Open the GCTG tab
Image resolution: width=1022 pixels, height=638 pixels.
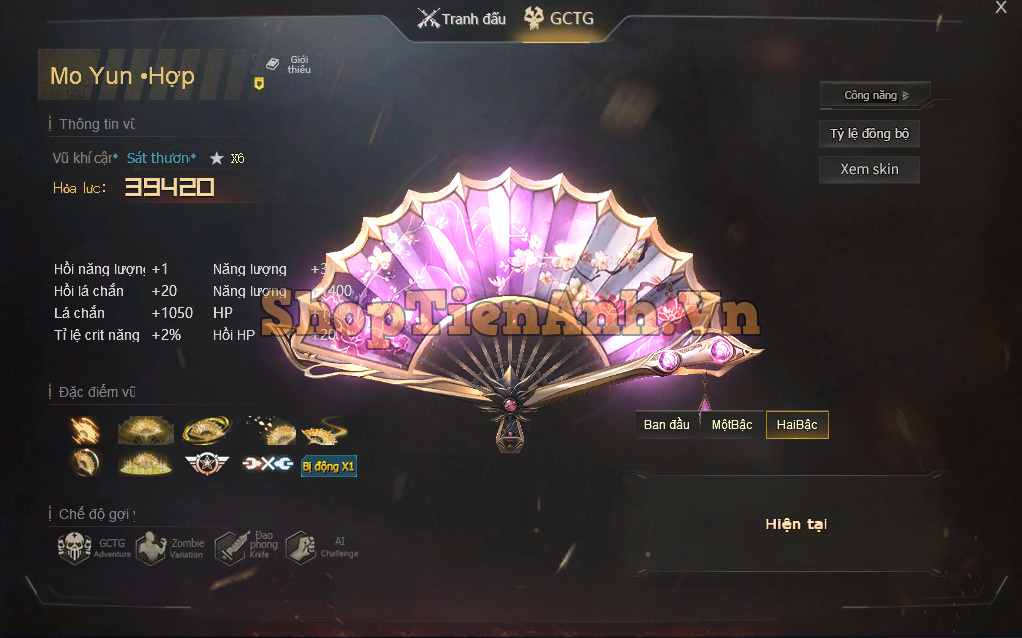[x=563, y=18]
